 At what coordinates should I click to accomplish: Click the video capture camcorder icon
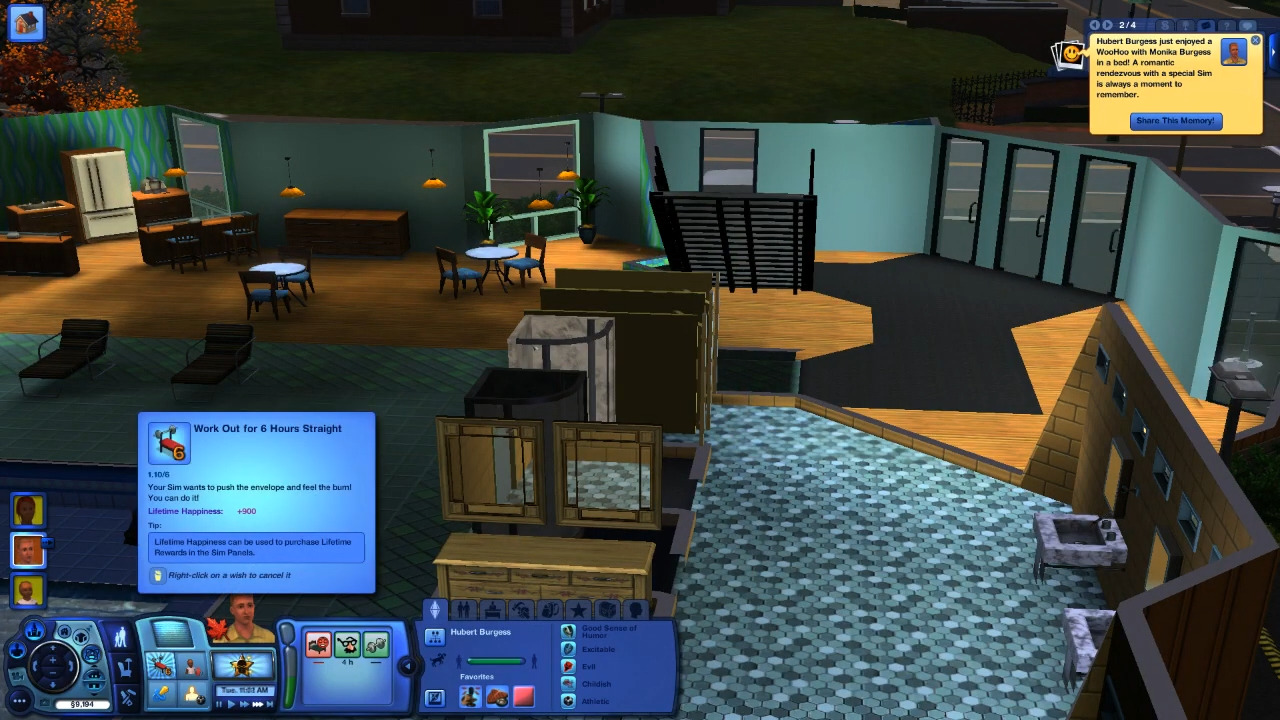(18, 675)
